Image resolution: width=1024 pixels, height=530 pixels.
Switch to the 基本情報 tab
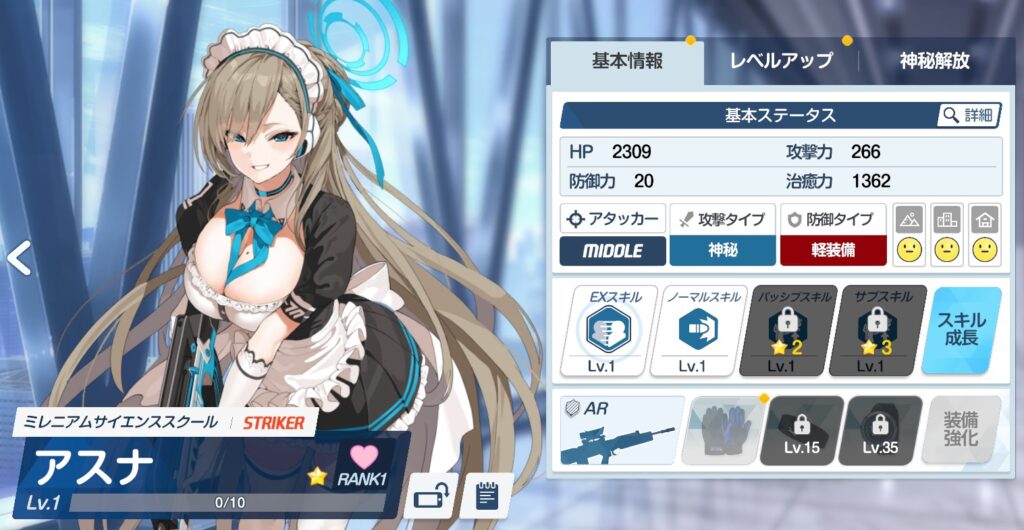coord(627,61)
